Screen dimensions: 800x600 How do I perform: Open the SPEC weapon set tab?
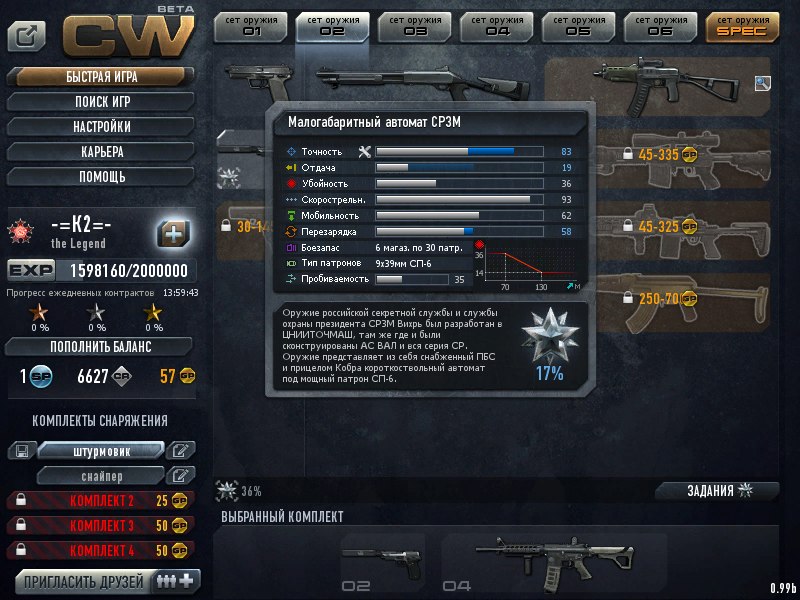point(742,26)
